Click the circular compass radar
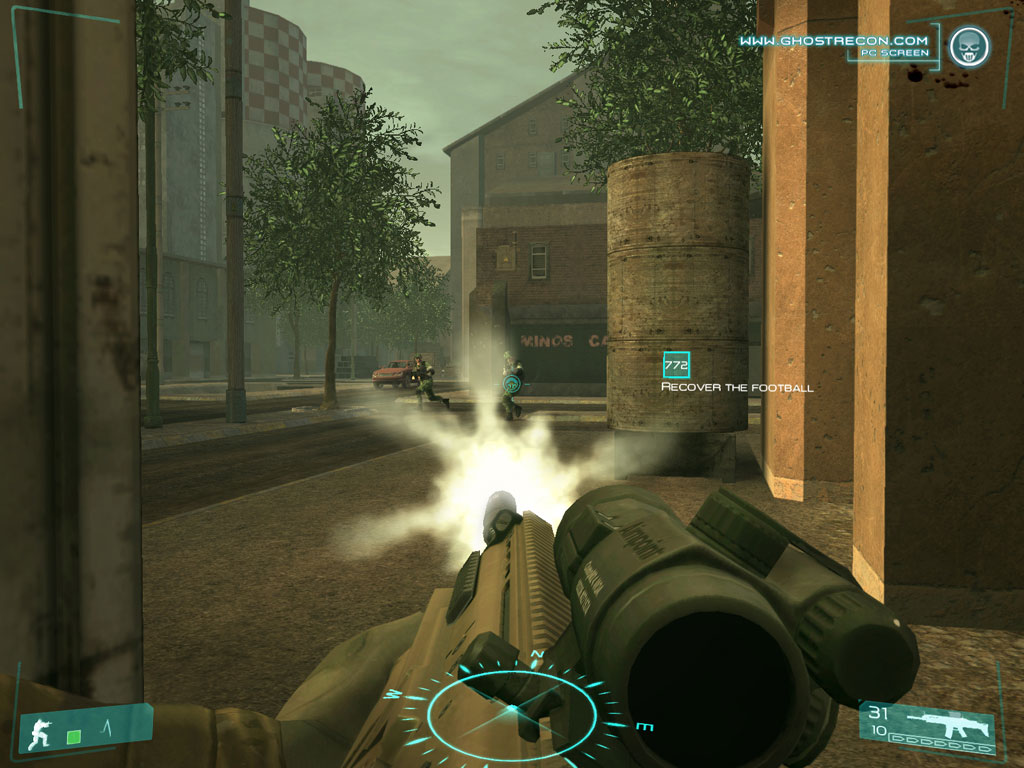Image resolution: width=1024 pixels, height=768 pixels. 511,708
